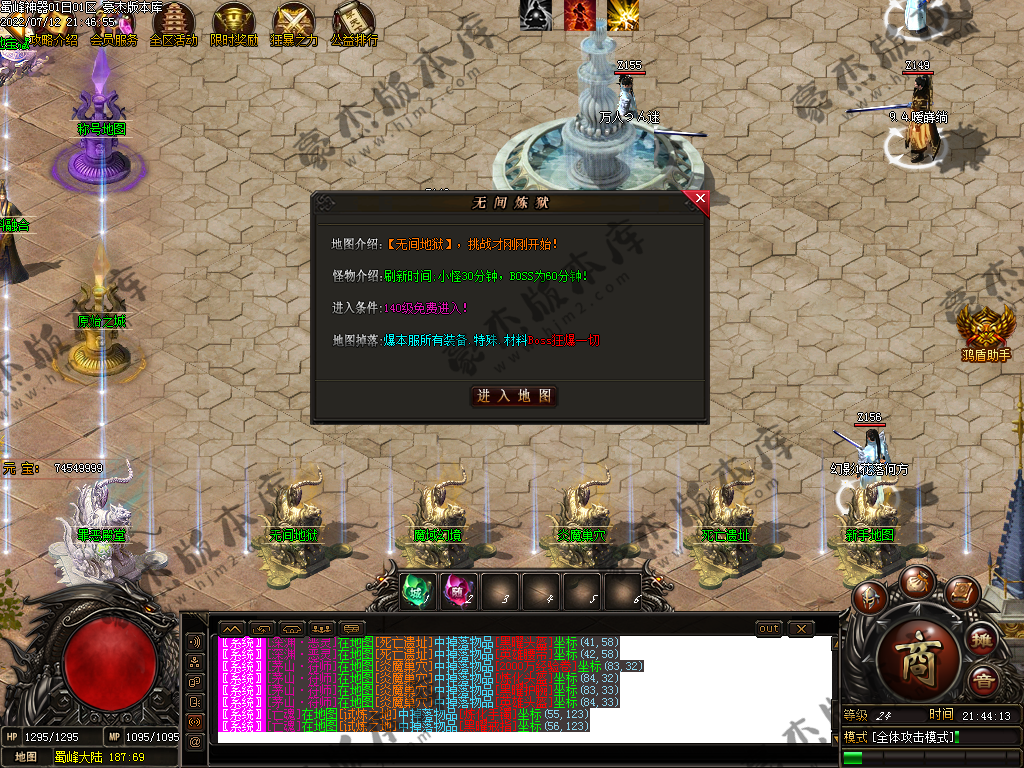Enter the 无间炼狱 map via 进入地图
Image resolution: width=1024 pixels, height=768 pixels.
[x=514, y=396]
